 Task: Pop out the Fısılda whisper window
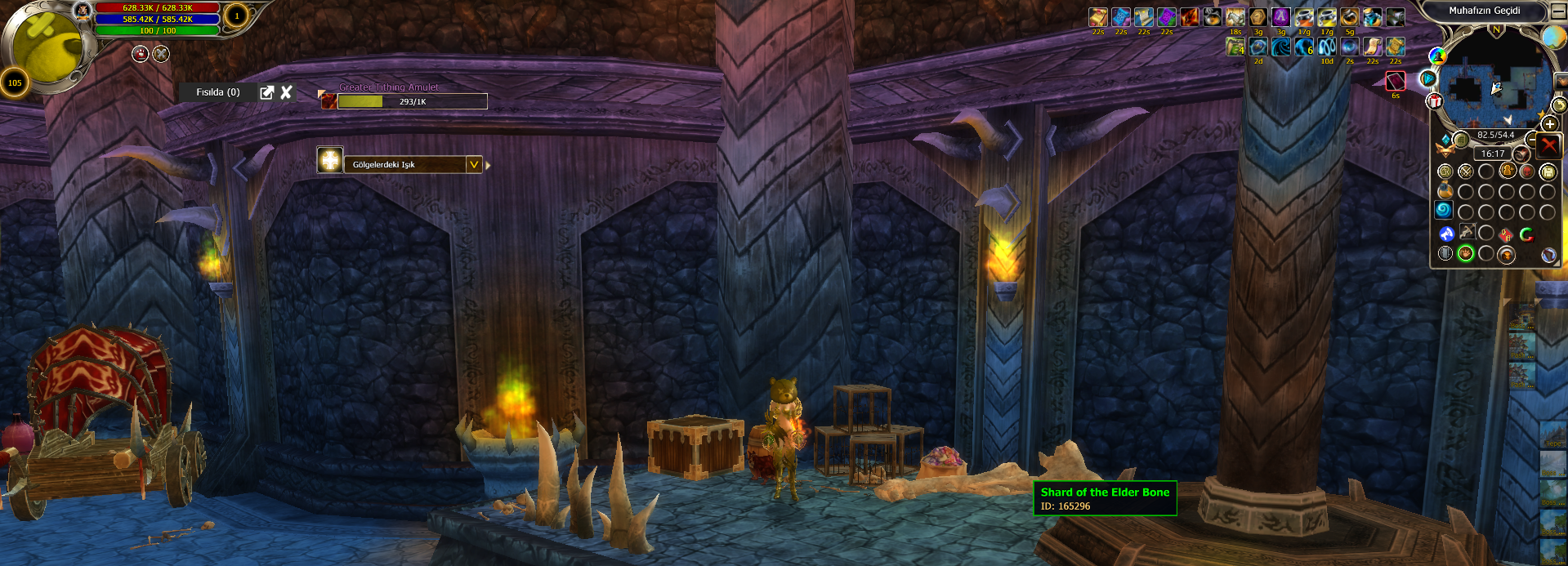coord(266,92)
